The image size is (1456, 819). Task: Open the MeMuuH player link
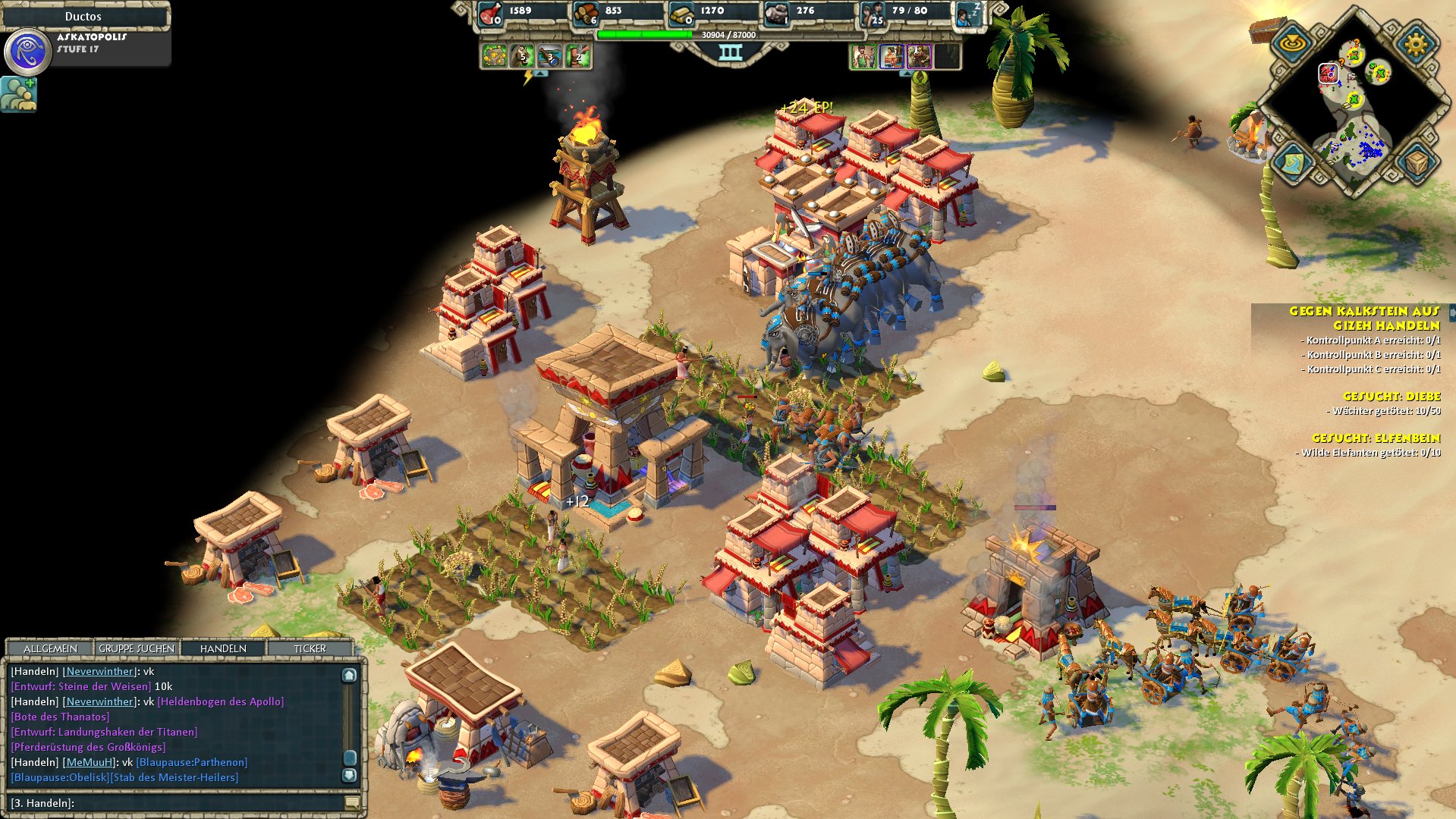[x=89, y=762]
